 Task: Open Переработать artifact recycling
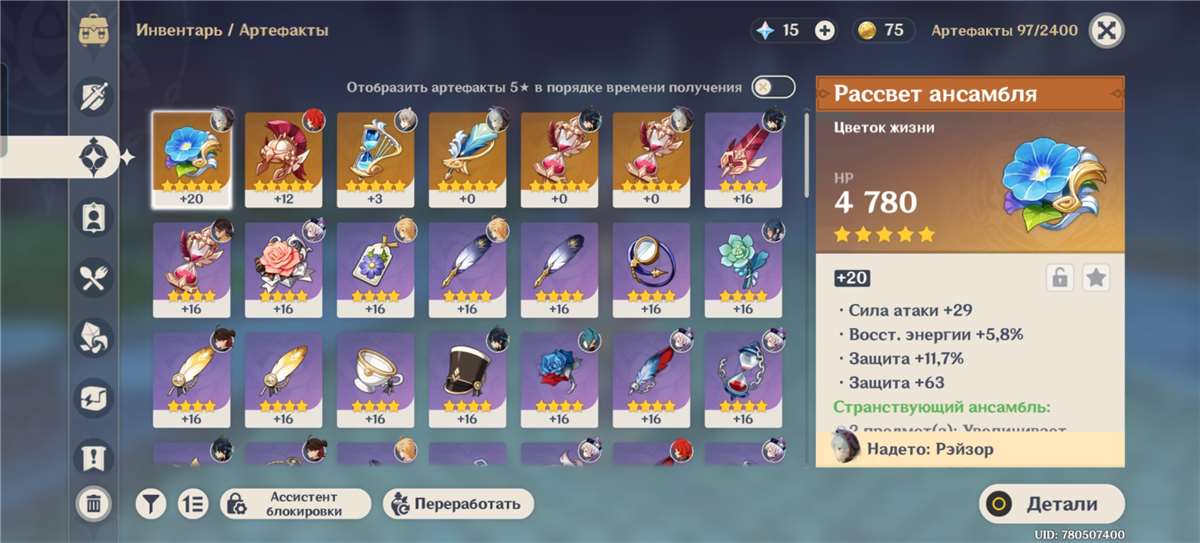458,504
